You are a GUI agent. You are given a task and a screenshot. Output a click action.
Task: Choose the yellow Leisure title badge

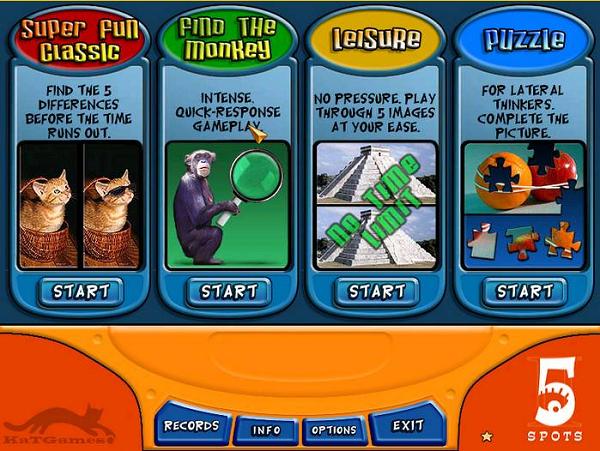click(376, 39)
